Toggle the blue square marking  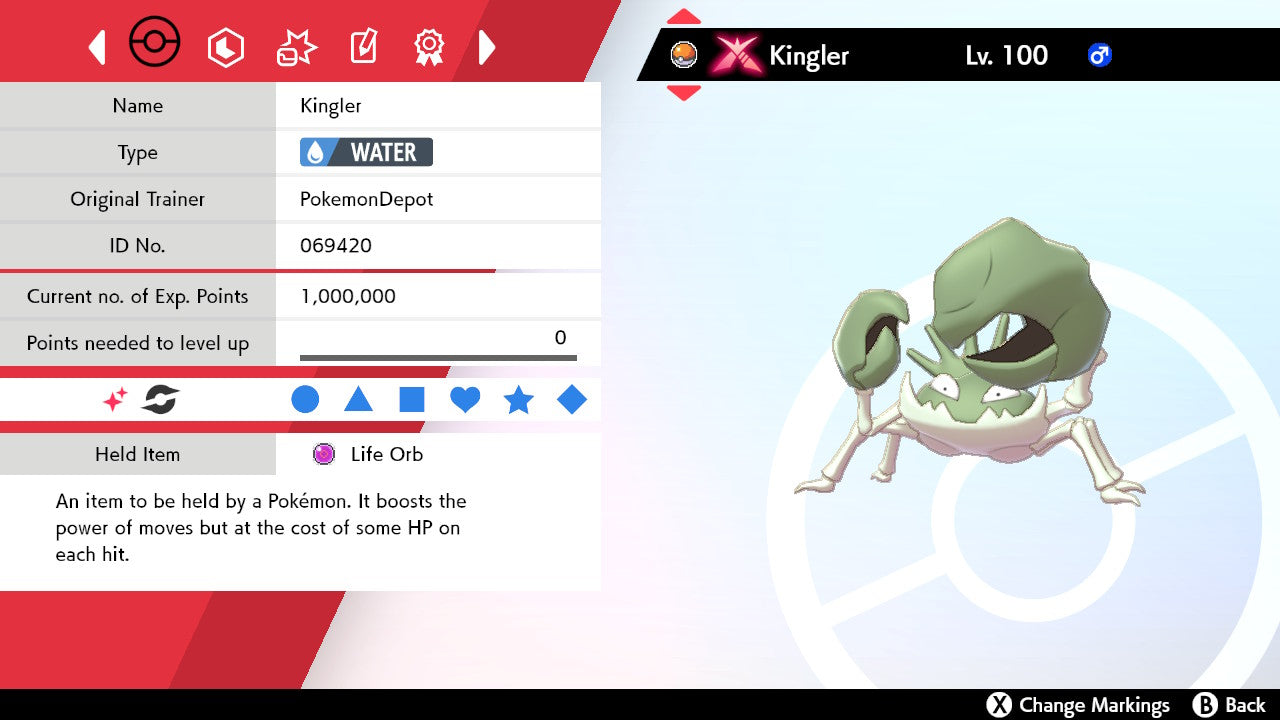click(412, 400)
